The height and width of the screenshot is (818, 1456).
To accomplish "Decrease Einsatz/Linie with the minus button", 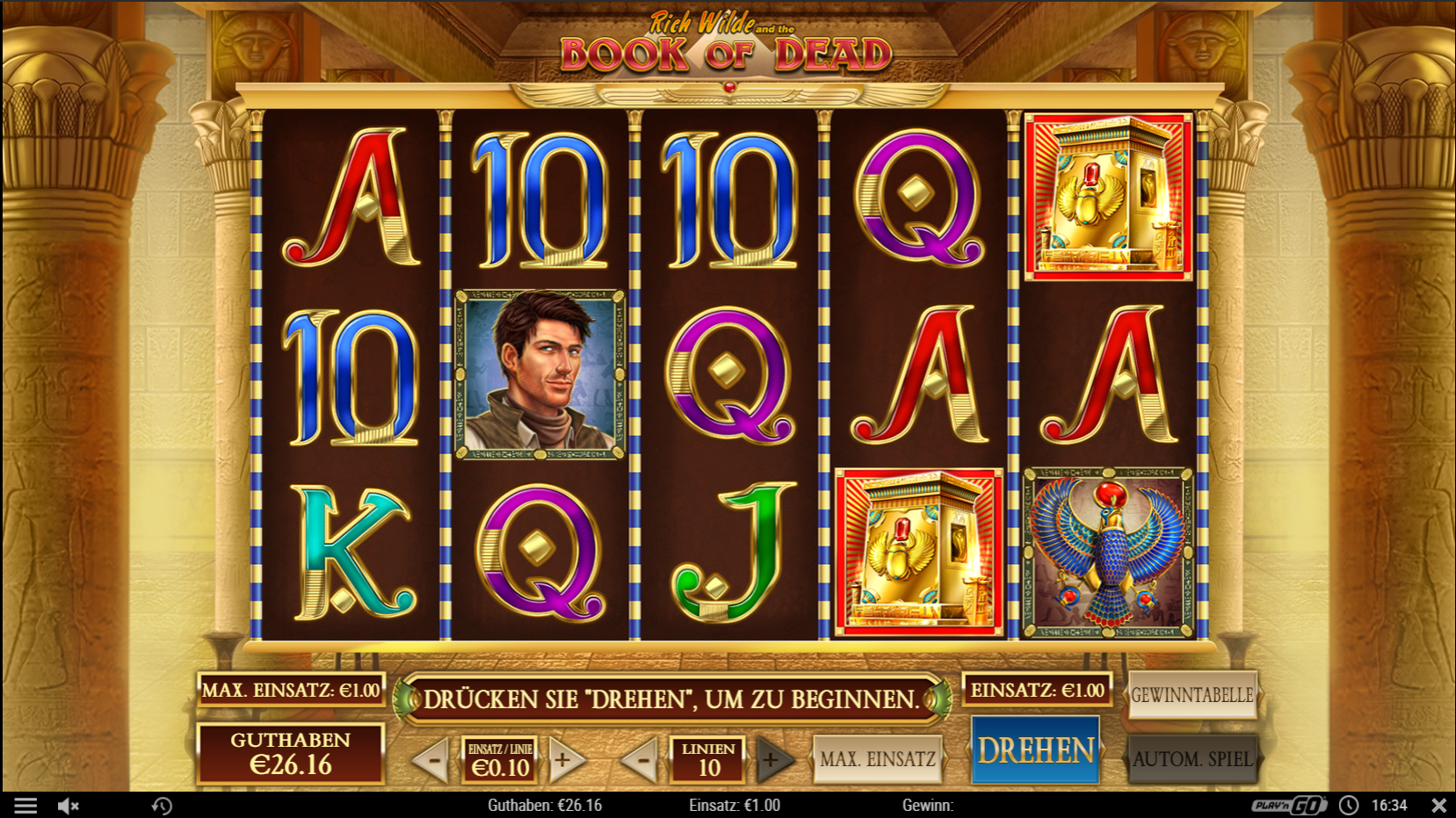I will pos(432,759).
